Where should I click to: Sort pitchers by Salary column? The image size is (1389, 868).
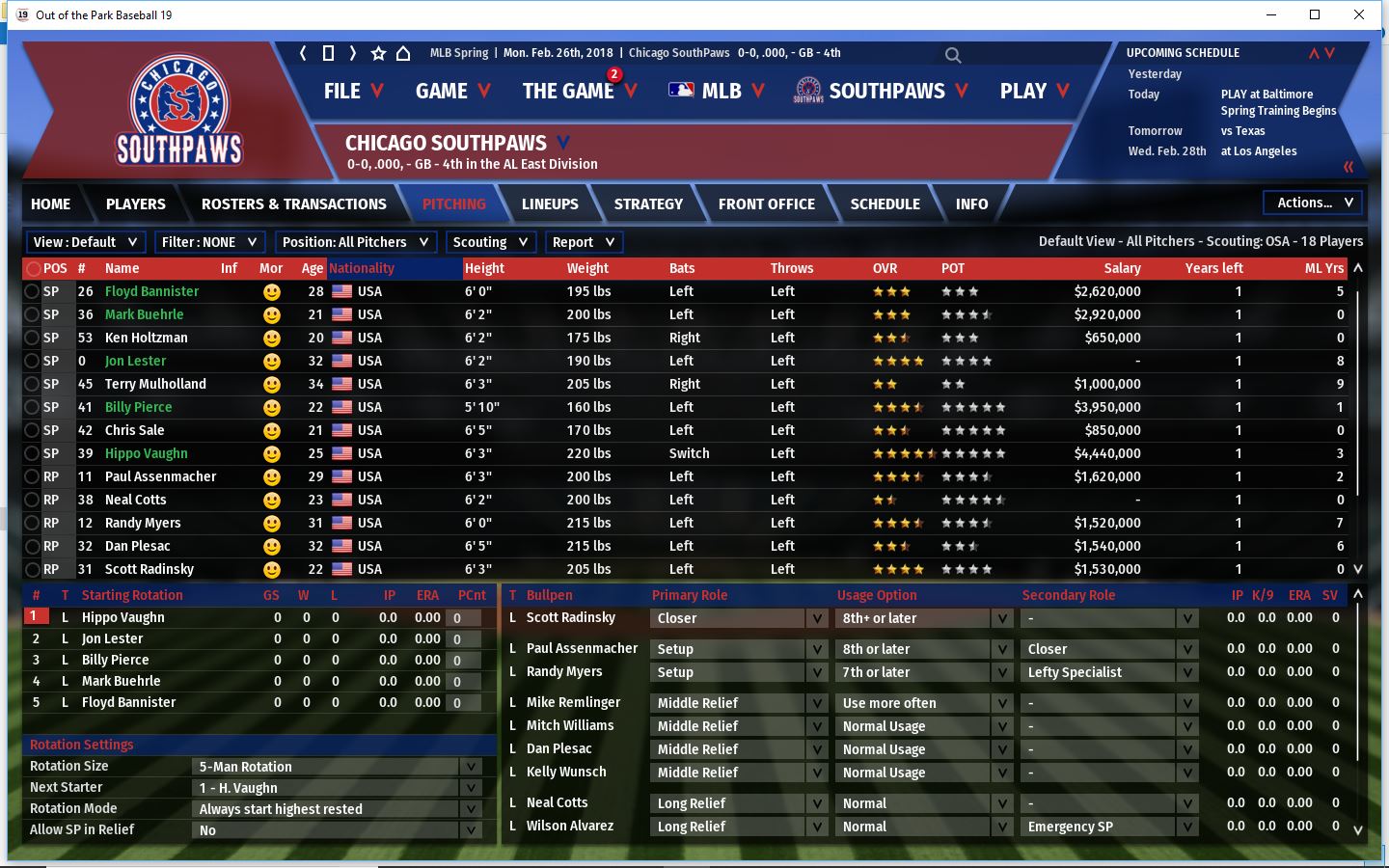pyautogui.click(x=1121, y=268)
